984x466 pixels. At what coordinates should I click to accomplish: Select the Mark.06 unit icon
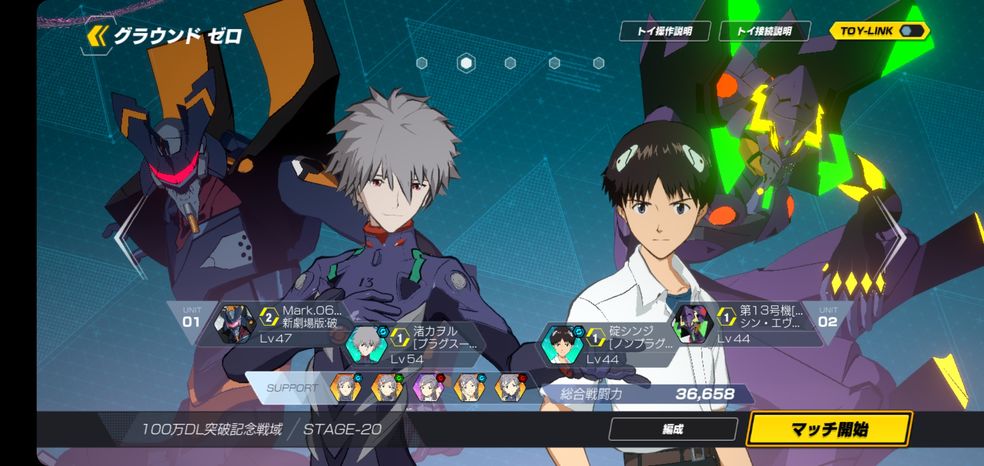[x=236, y=322]
